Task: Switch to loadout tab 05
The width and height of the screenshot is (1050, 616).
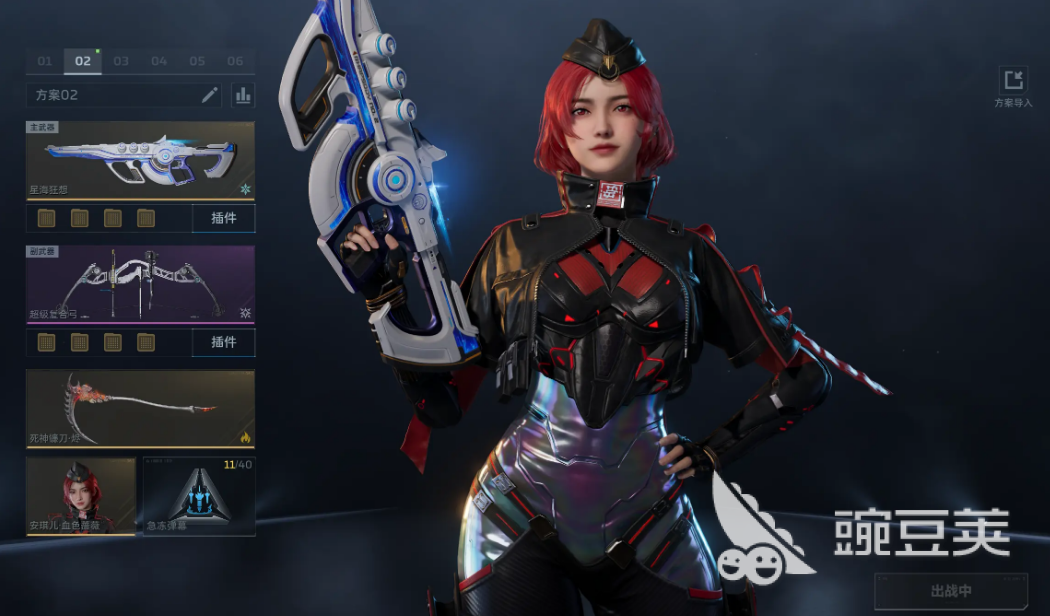Action: click(197, 61)
